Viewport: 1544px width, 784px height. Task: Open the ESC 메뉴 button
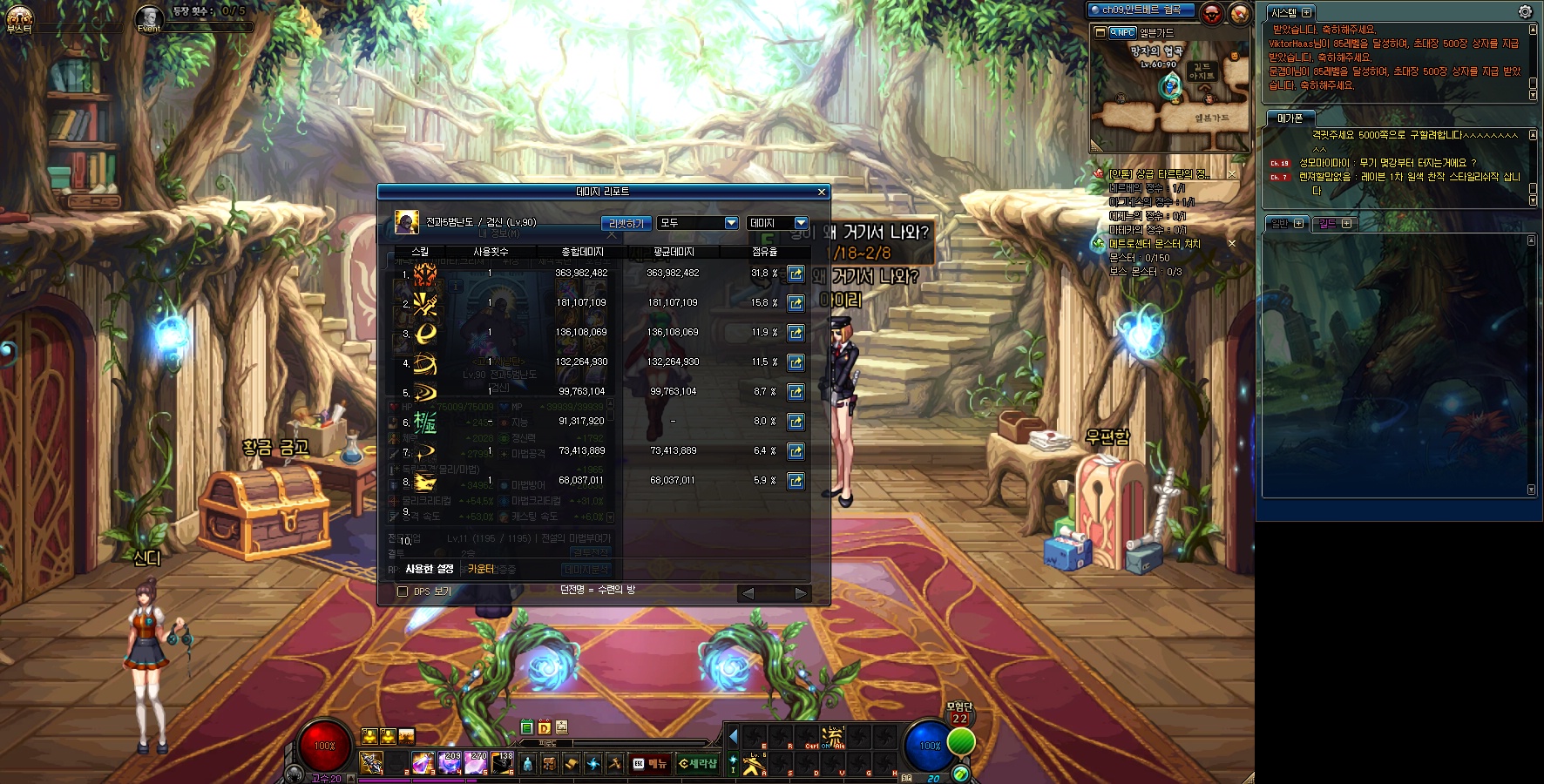tap(650, 764)
